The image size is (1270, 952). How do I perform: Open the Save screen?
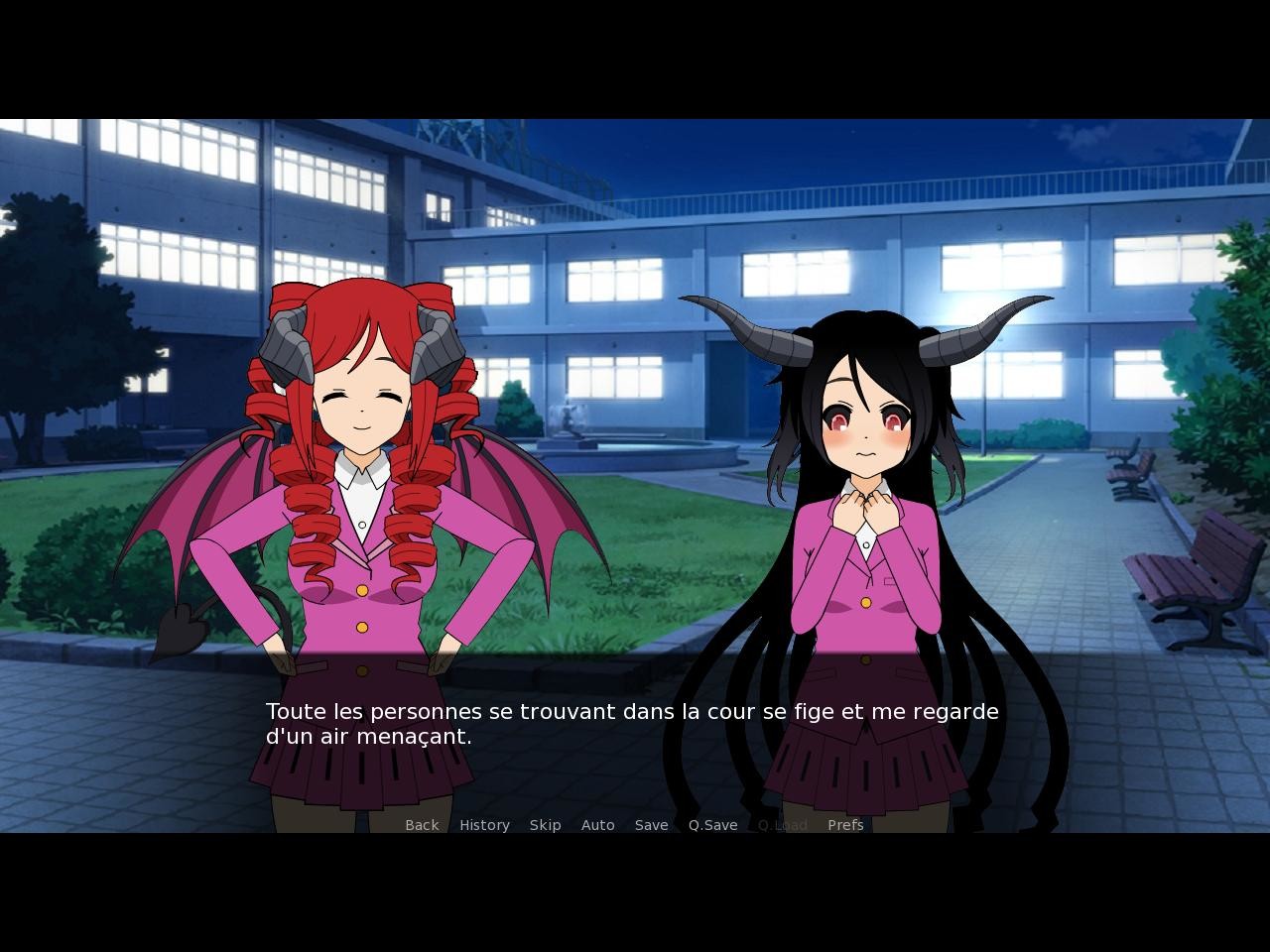(x=651, y=824)
